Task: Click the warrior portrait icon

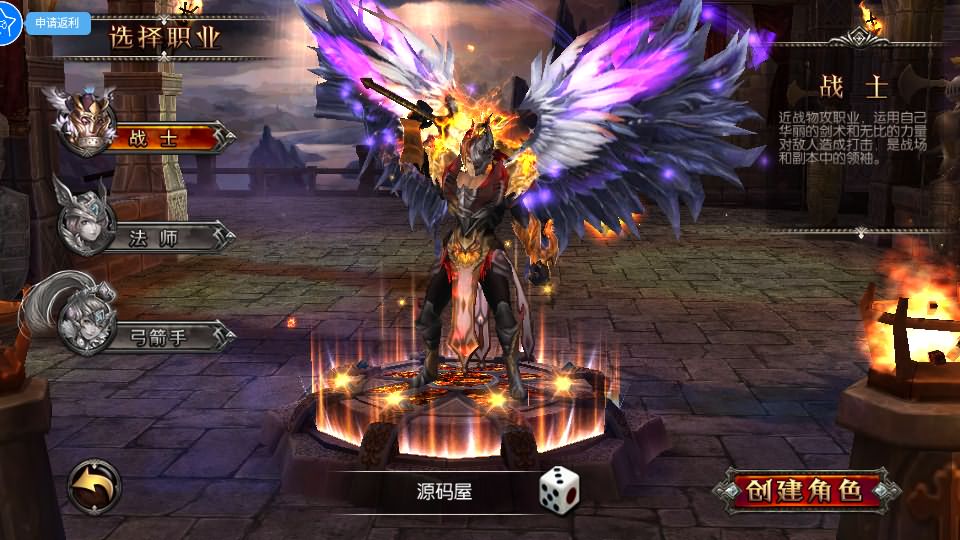Action: tap(82, 121)
